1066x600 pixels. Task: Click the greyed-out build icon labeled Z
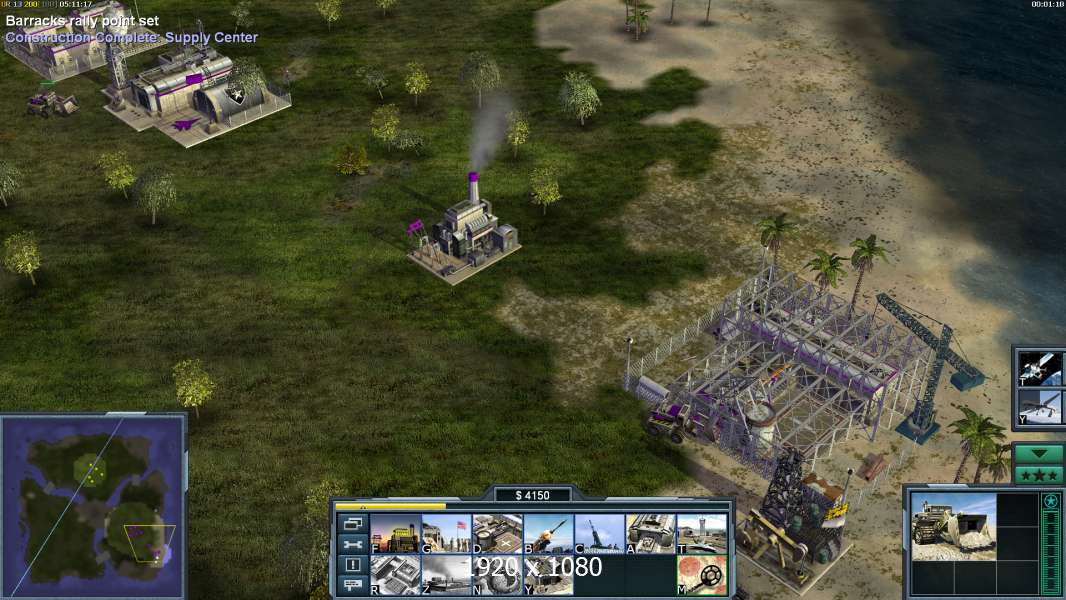(x=446, y=575)
